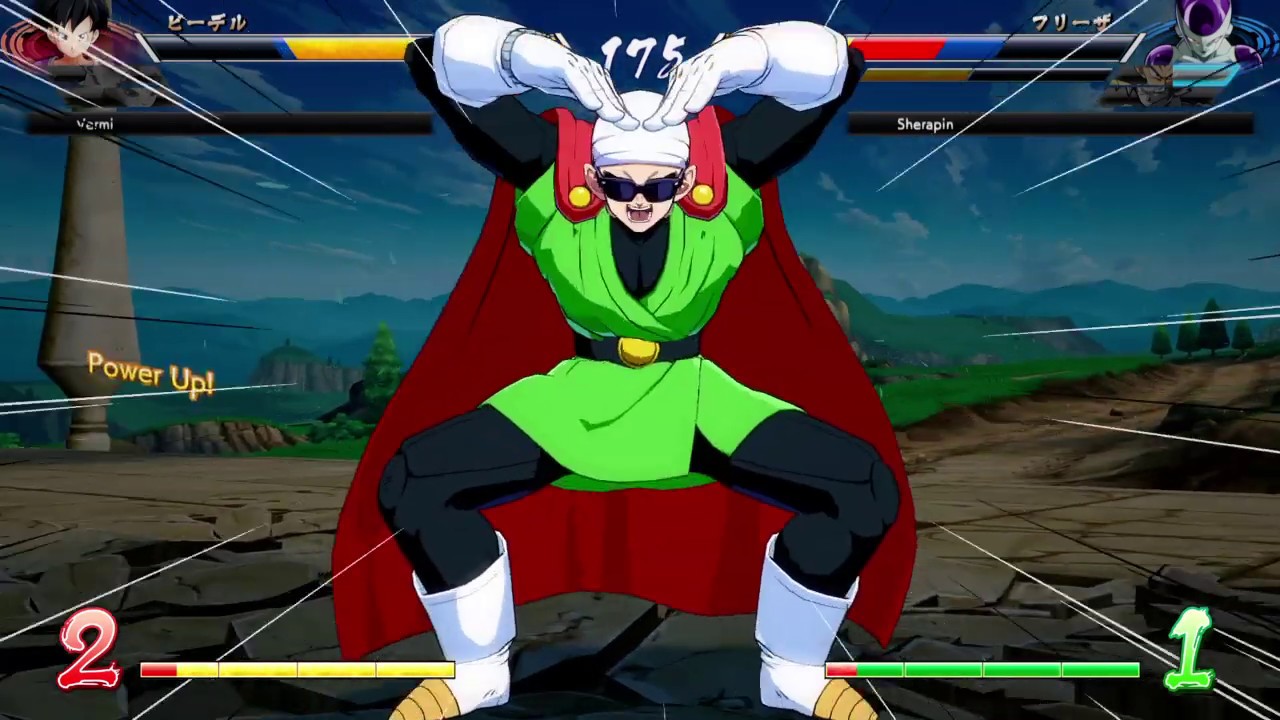Toggle the Power Up! status text

[151, 372]
